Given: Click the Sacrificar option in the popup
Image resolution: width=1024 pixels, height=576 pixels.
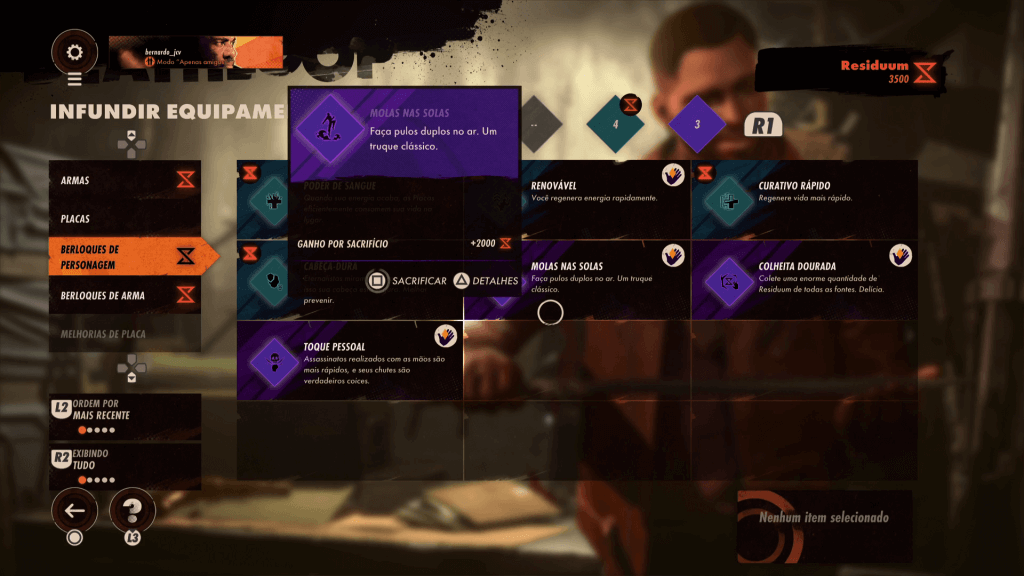Looking at the screenshot, I should click(408, 281).
